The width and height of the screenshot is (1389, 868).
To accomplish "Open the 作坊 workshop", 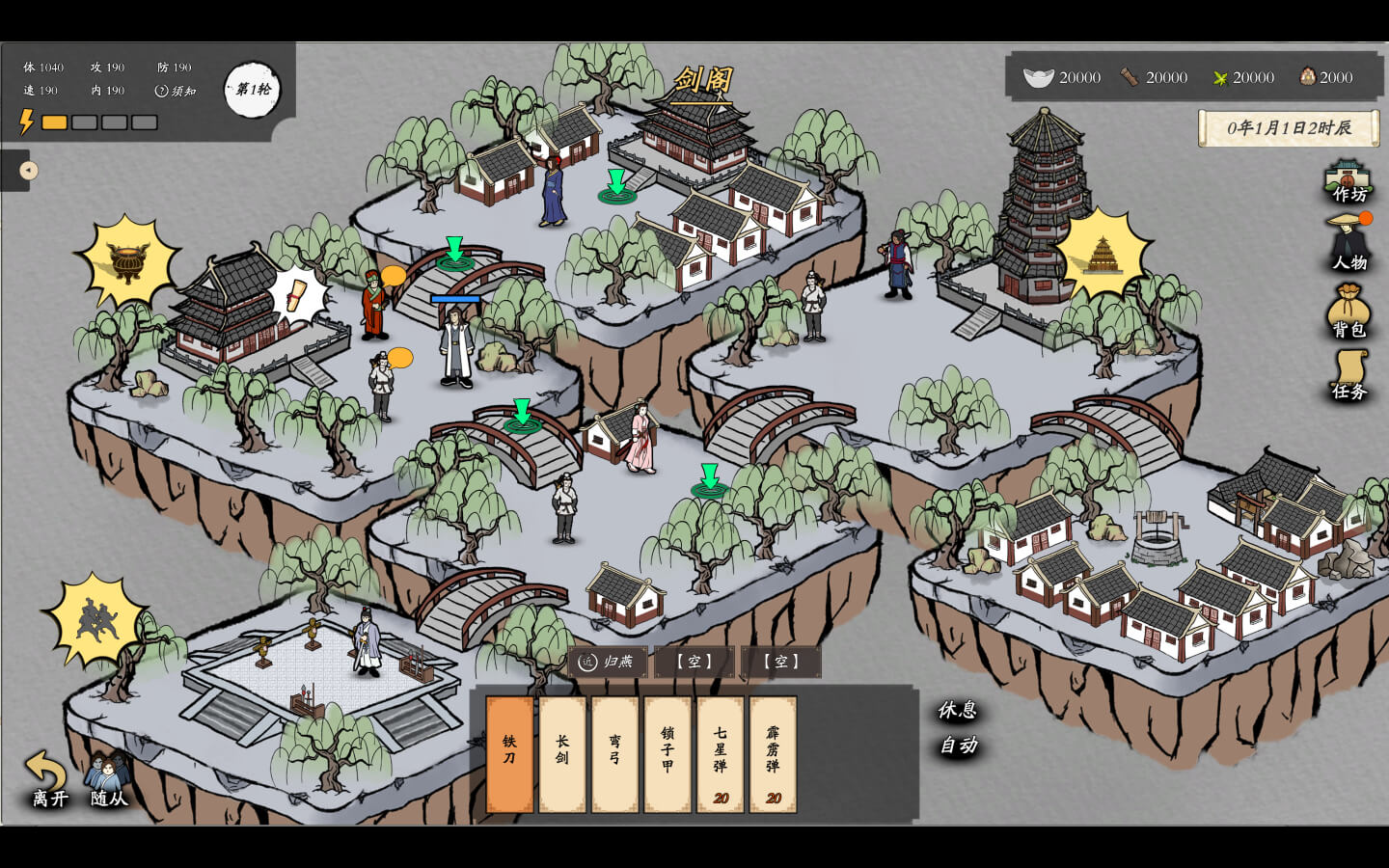I will [x=1348, y=181].
